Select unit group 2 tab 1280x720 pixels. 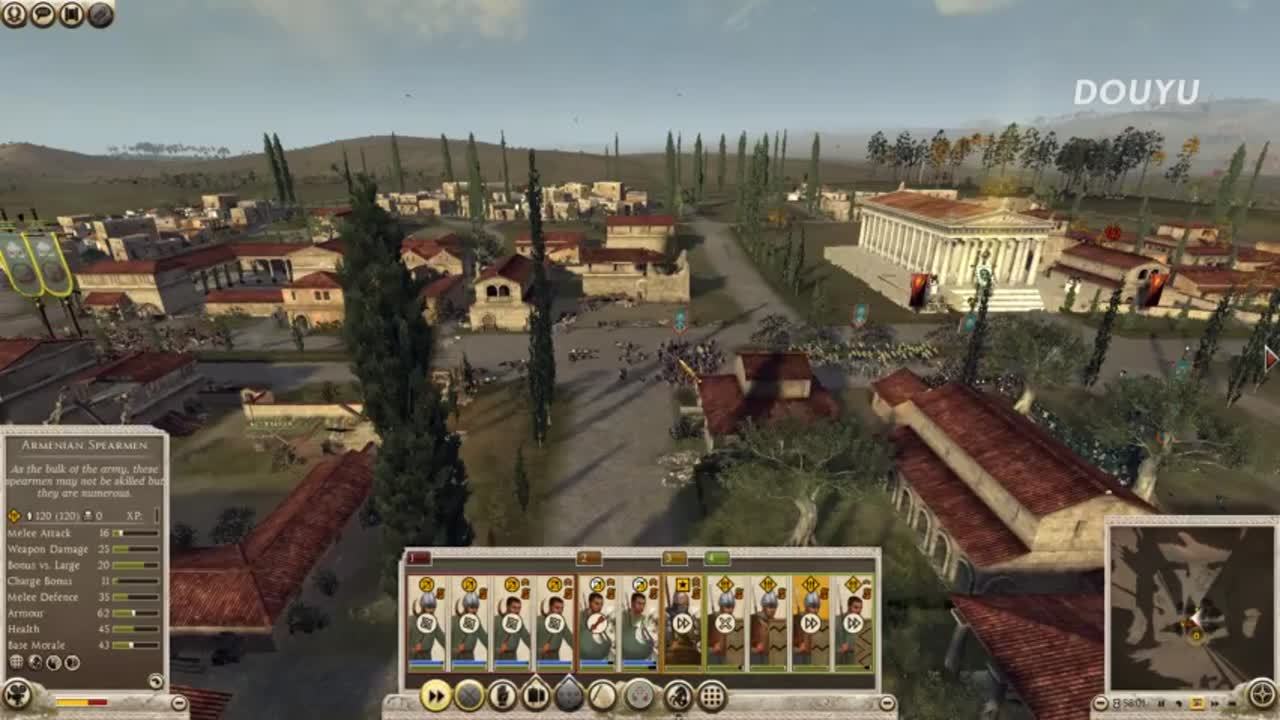coord(589,558)
